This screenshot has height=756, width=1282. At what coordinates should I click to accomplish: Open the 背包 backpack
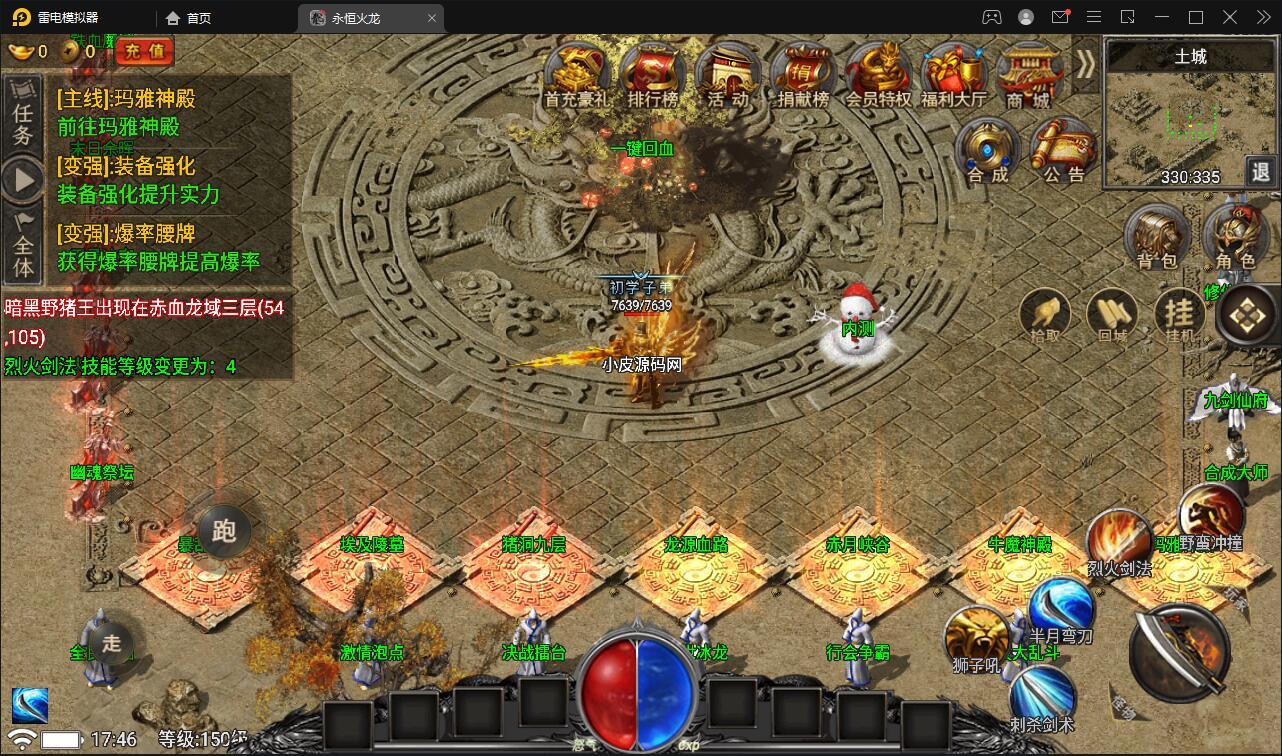coord(1157,236)
